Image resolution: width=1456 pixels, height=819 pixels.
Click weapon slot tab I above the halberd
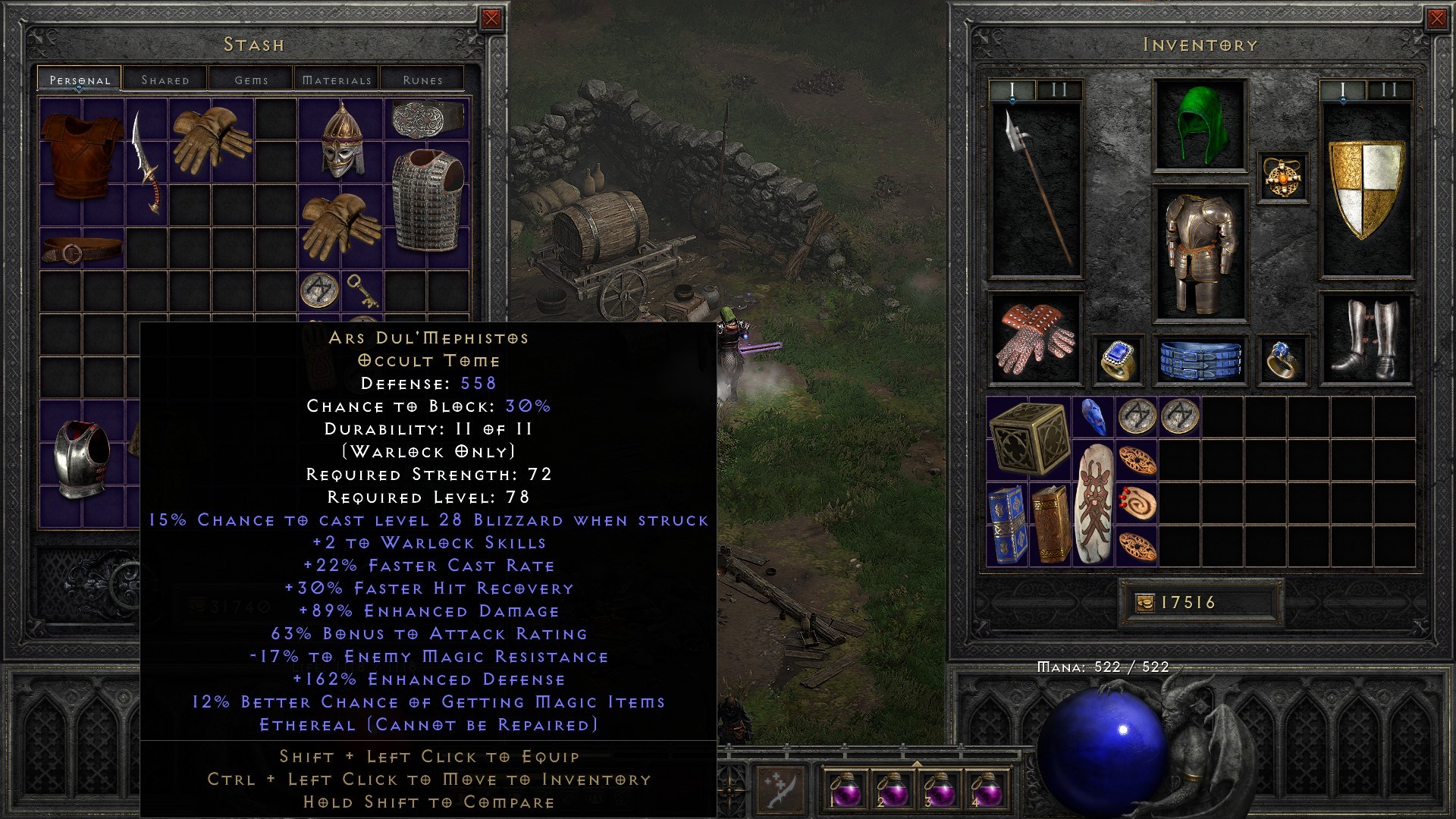pyautogui.click(x=1012, y=89)
